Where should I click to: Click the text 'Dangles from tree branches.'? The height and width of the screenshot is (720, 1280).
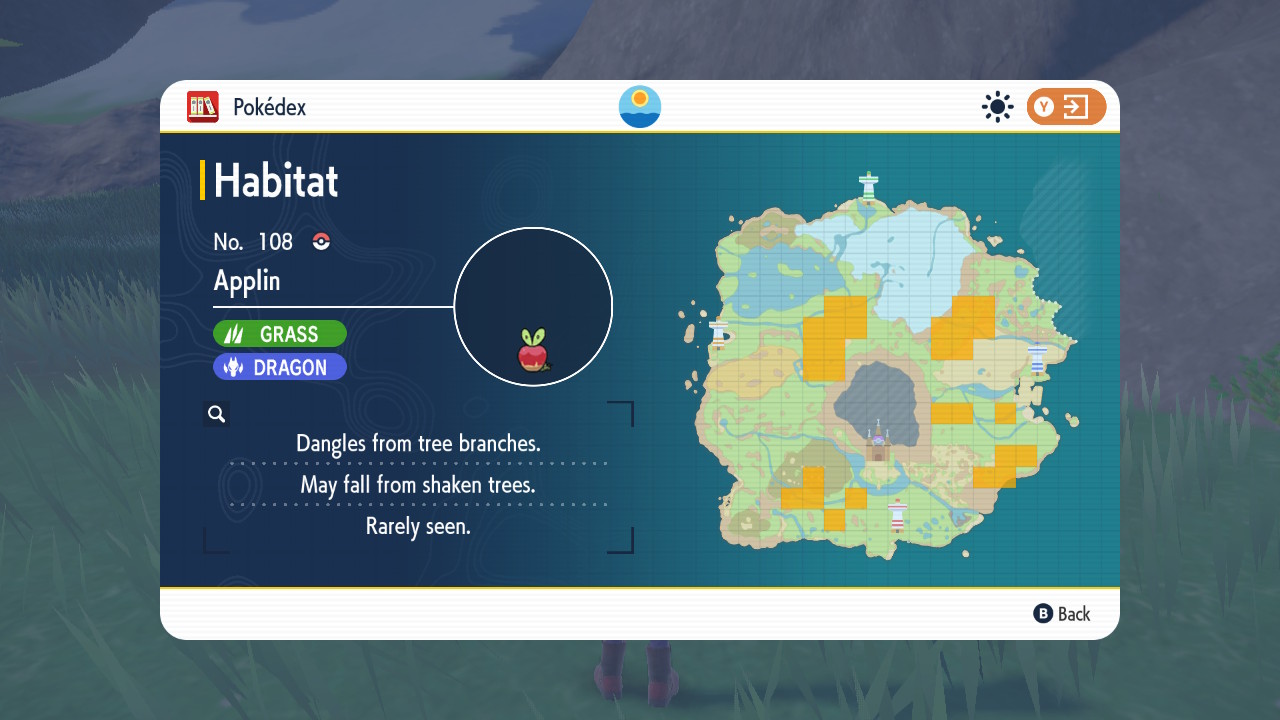coord(418,443)
